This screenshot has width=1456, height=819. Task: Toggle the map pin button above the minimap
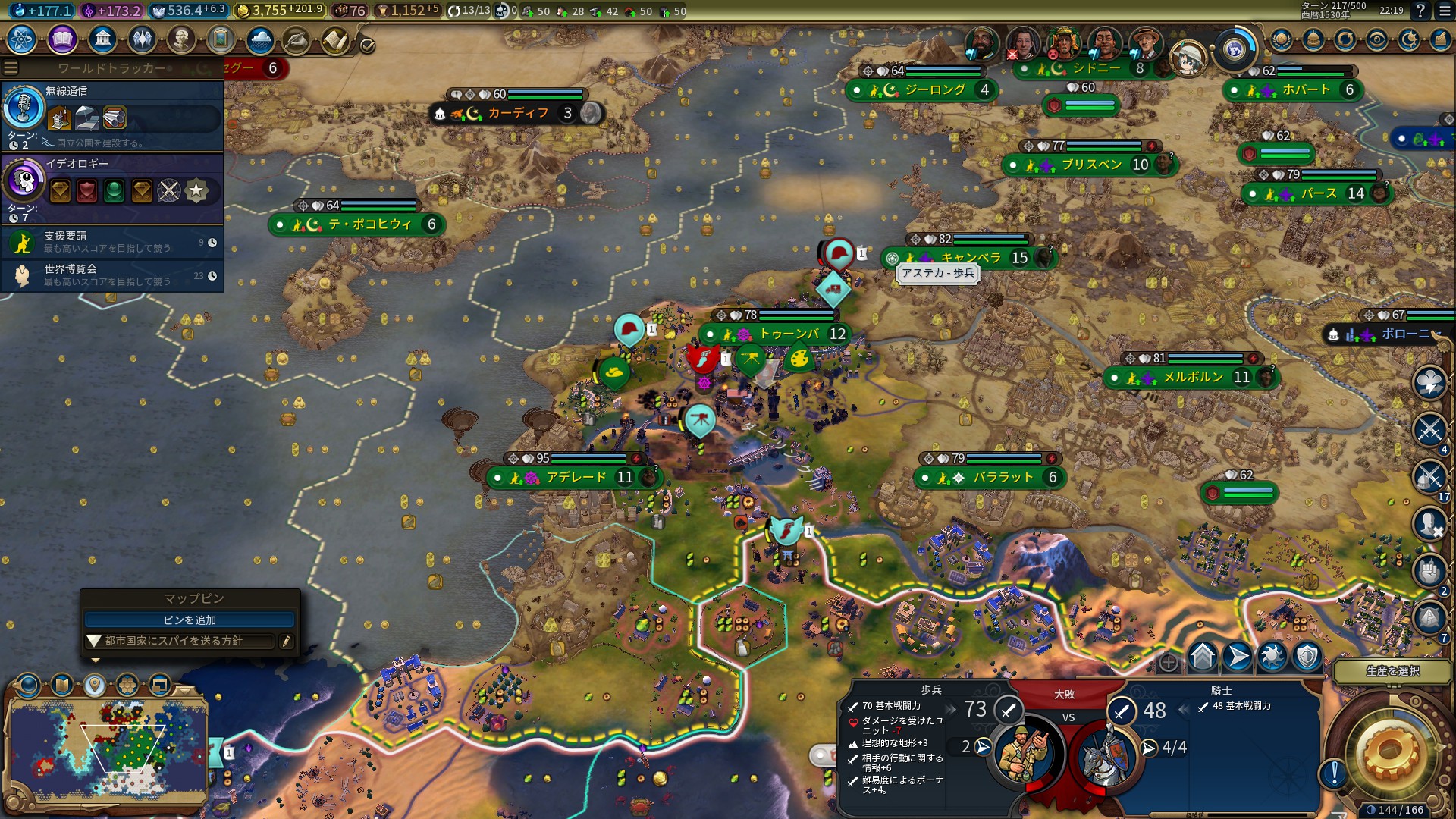coord(94,686)
